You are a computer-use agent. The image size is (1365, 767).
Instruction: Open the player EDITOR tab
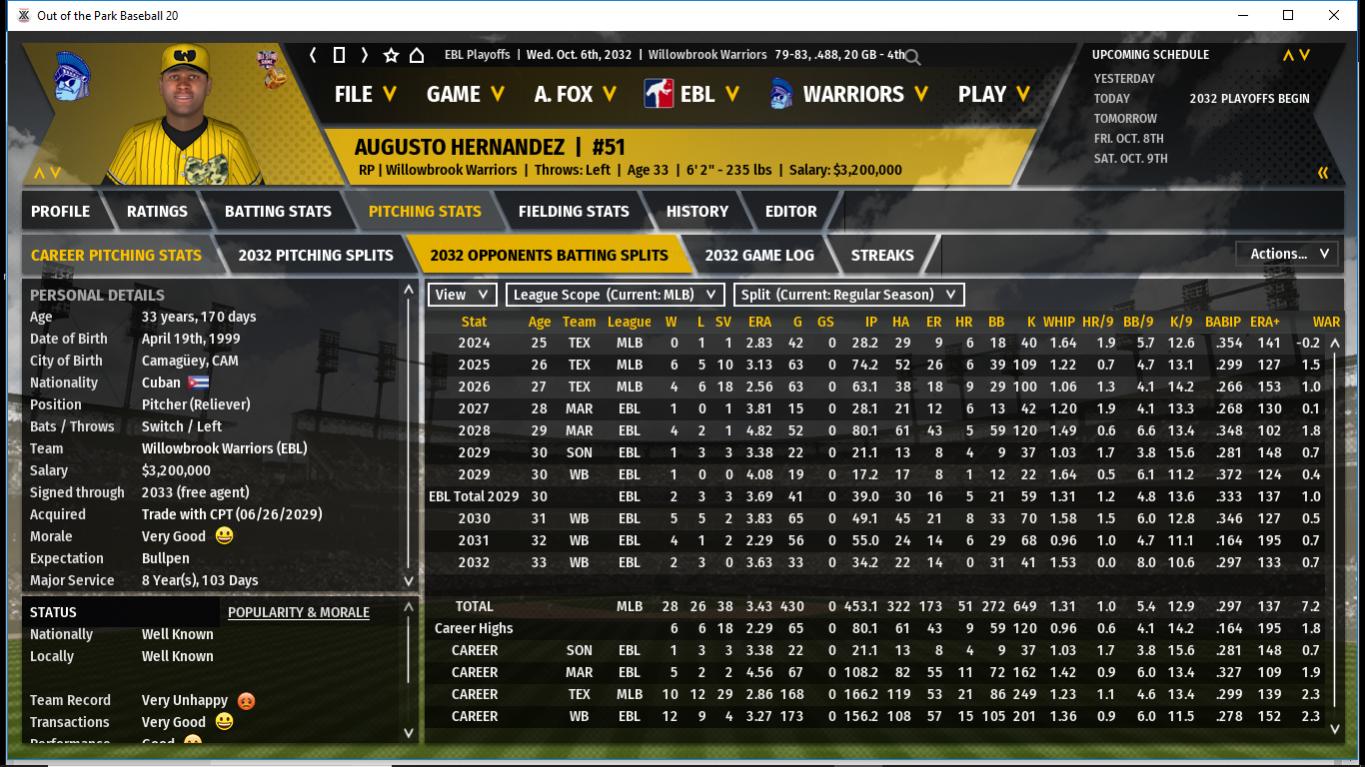coord(790,211)
